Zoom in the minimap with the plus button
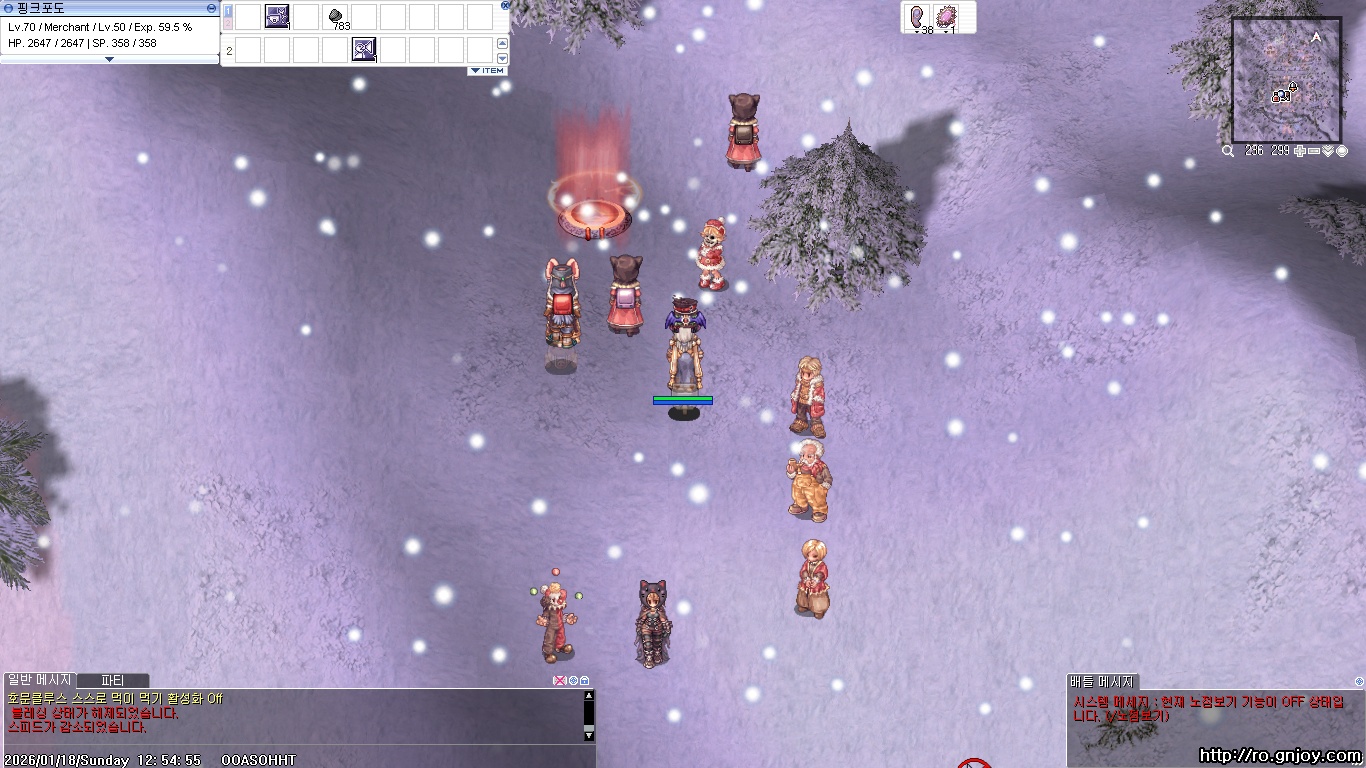1366x768 pixels. coord(1299,151)
